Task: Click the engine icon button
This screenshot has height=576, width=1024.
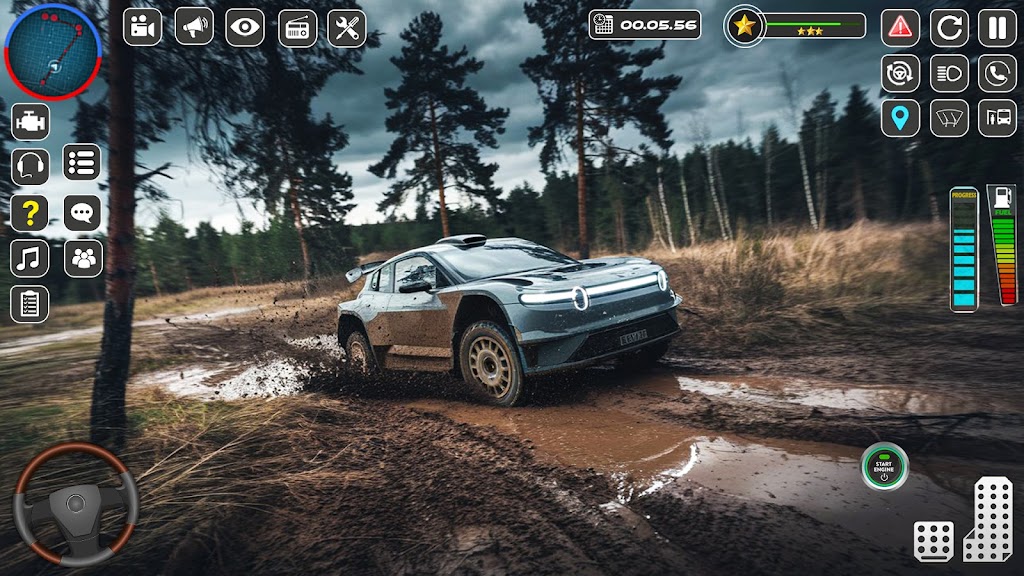Action: coord(30,121)
